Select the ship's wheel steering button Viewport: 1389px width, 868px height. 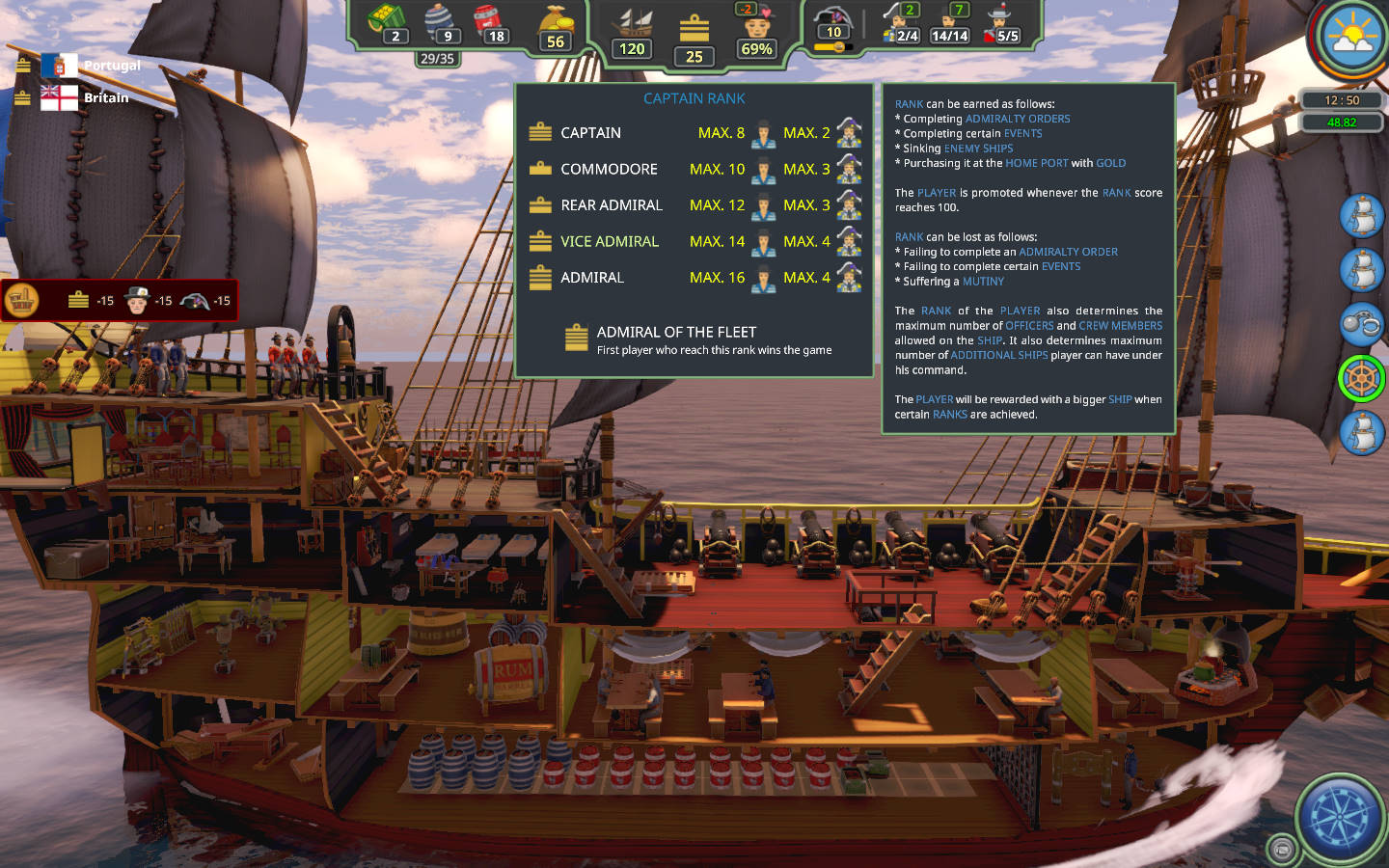(x=1361, y=378)
